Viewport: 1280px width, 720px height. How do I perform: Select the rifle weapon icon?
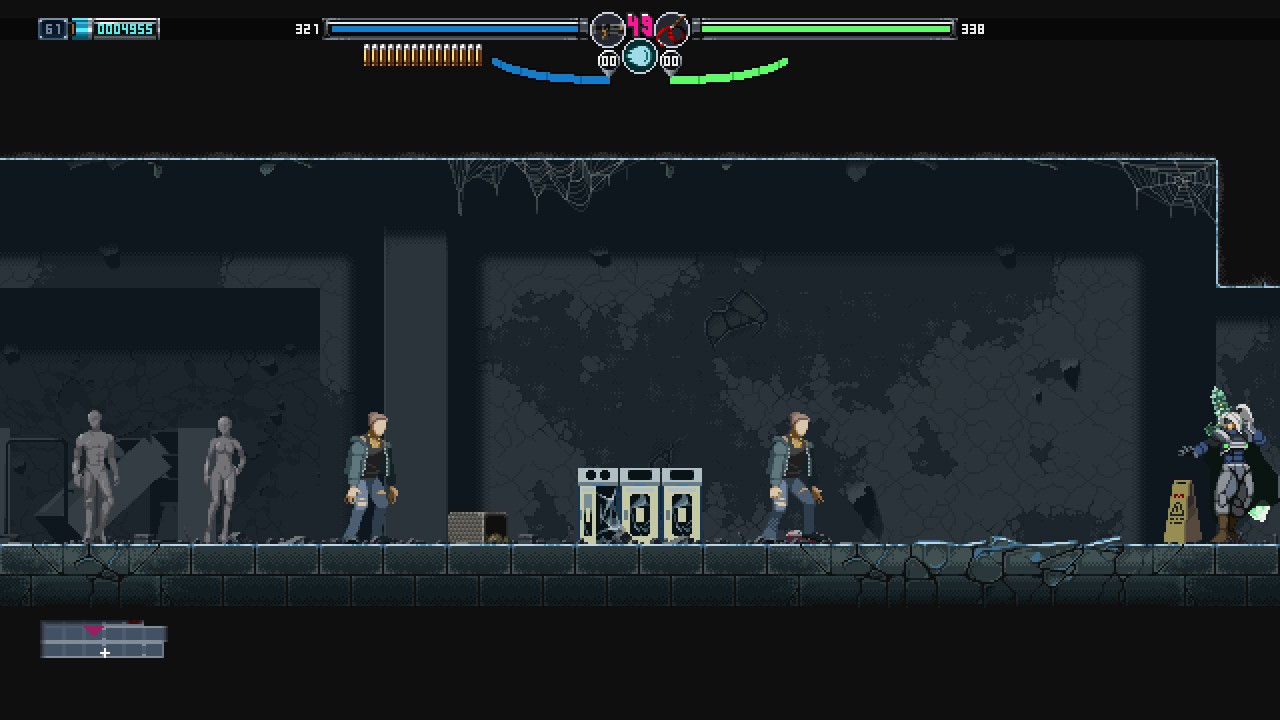click(607, 30)
